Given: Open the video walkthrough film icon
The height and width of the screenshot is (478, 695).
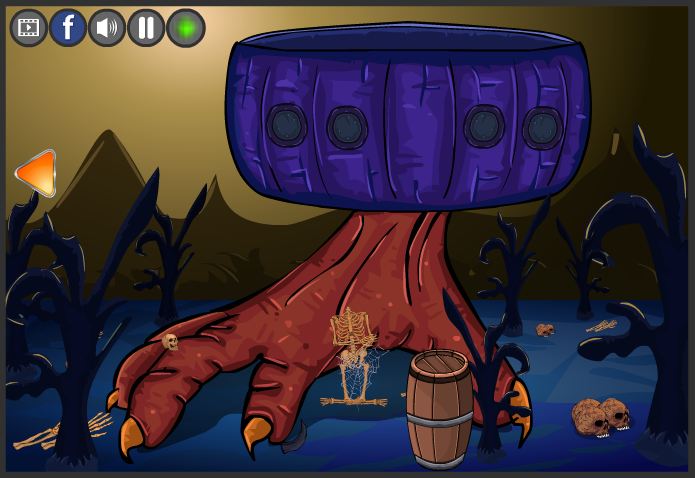Looking at the screenshot, I should tap(29, 28).
